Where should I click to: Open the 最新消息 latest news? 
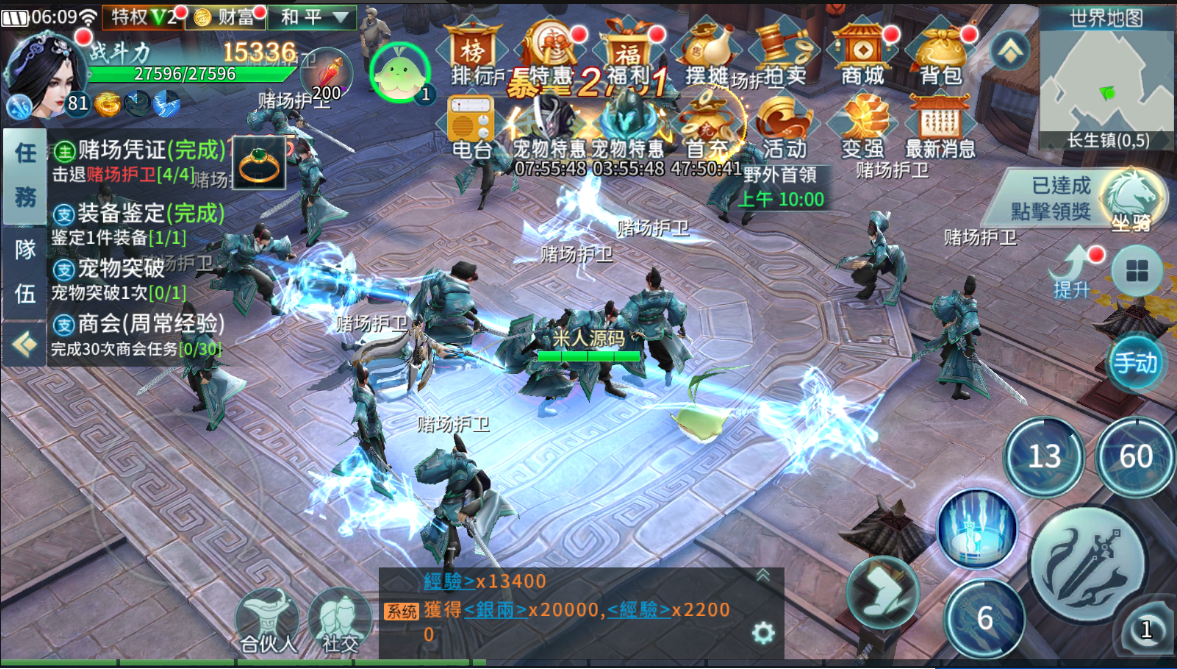pyautogui.click(x=939, y=127)
